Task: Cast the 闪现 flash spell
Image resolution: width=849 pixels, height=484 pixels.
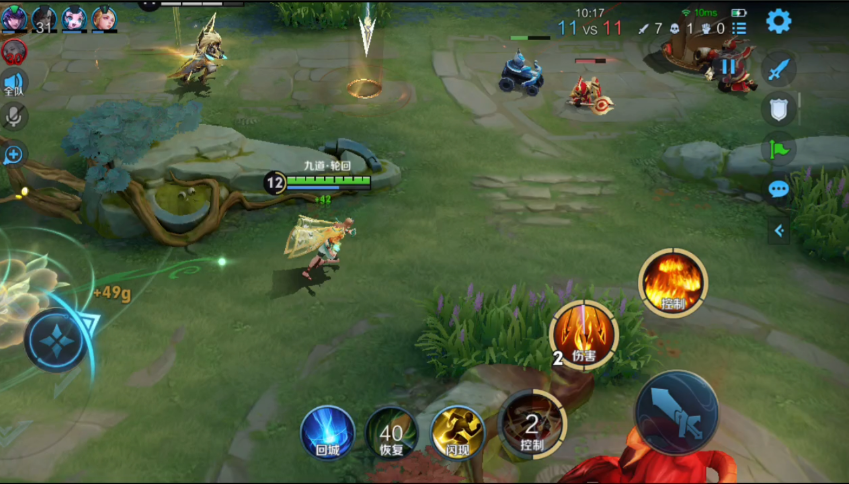Action: (x=457, y=431)
